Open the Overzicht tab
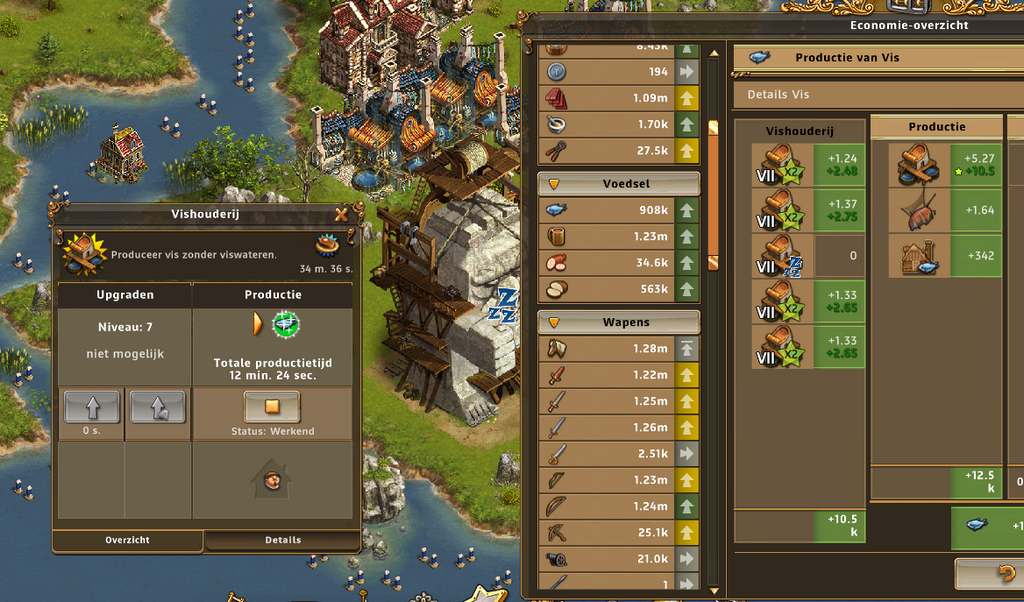This screenshot has width=1024, height=602. [x=127, y=540]
